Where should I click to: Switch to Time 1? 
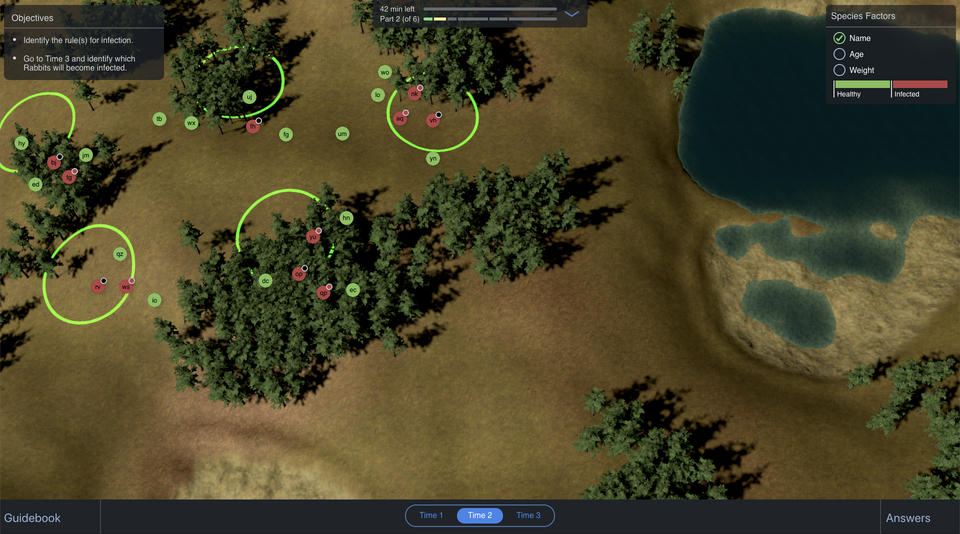tap(431, 516)
